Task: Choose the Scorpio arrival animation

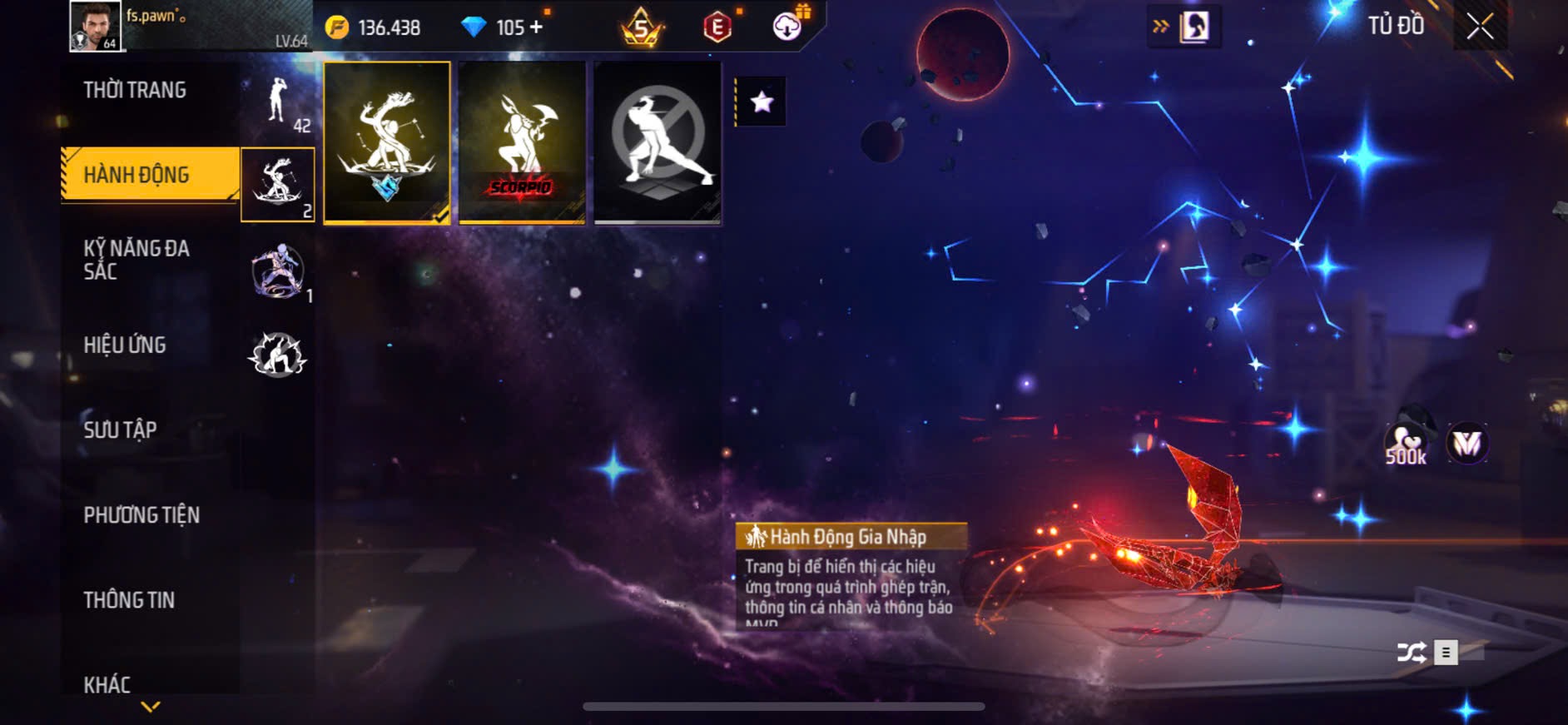Action: (x=522, y=142)
